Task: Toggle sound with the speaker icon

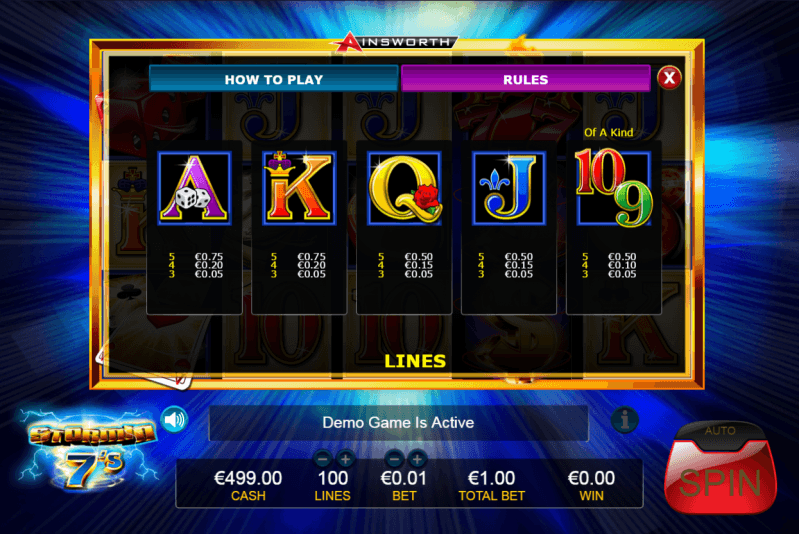Action: pos(174,419)
